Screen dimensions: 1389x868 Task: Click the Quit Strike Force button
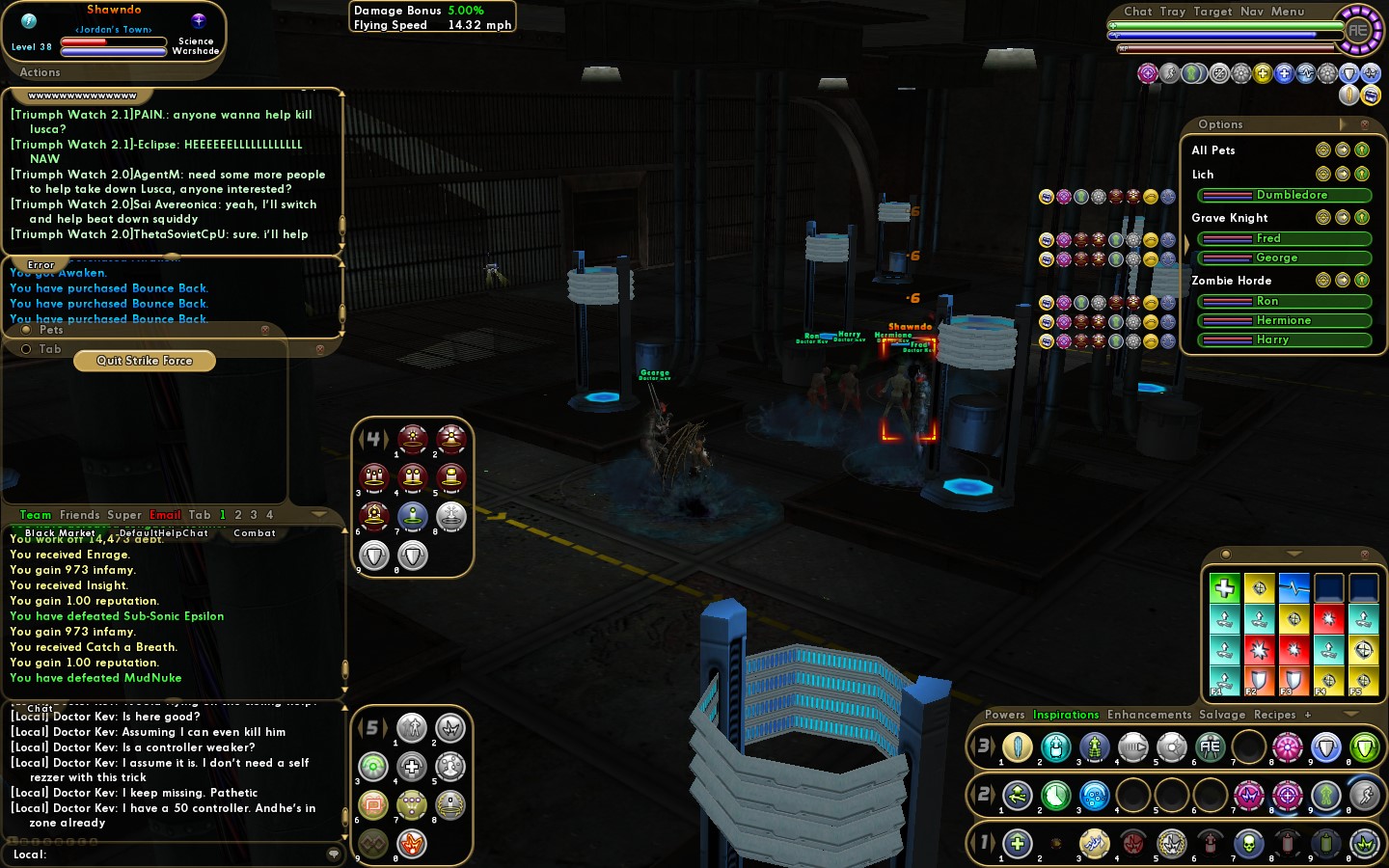click(x=145, y=361)
